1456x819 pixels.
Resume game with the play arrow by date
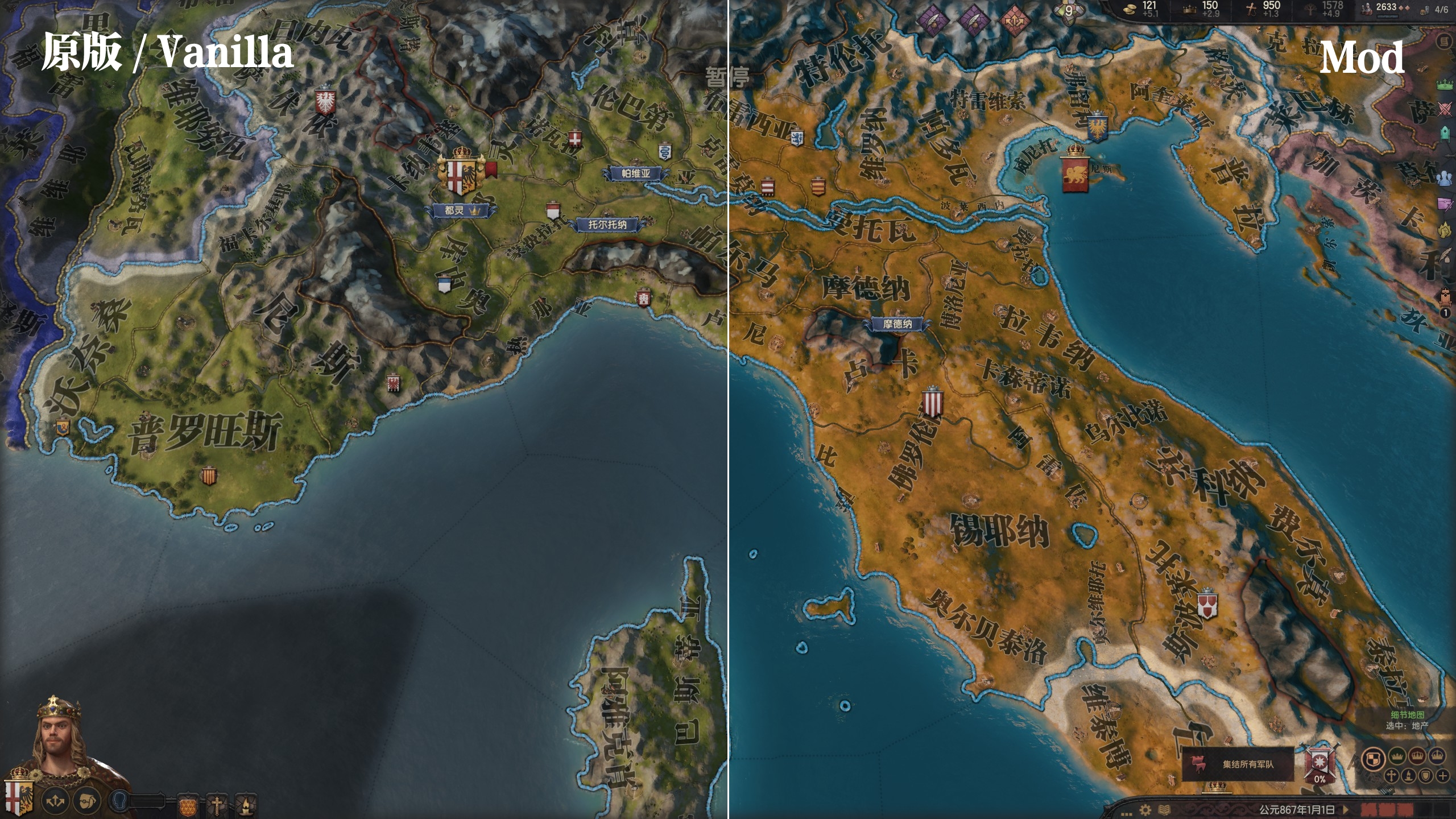(1345, 809)
